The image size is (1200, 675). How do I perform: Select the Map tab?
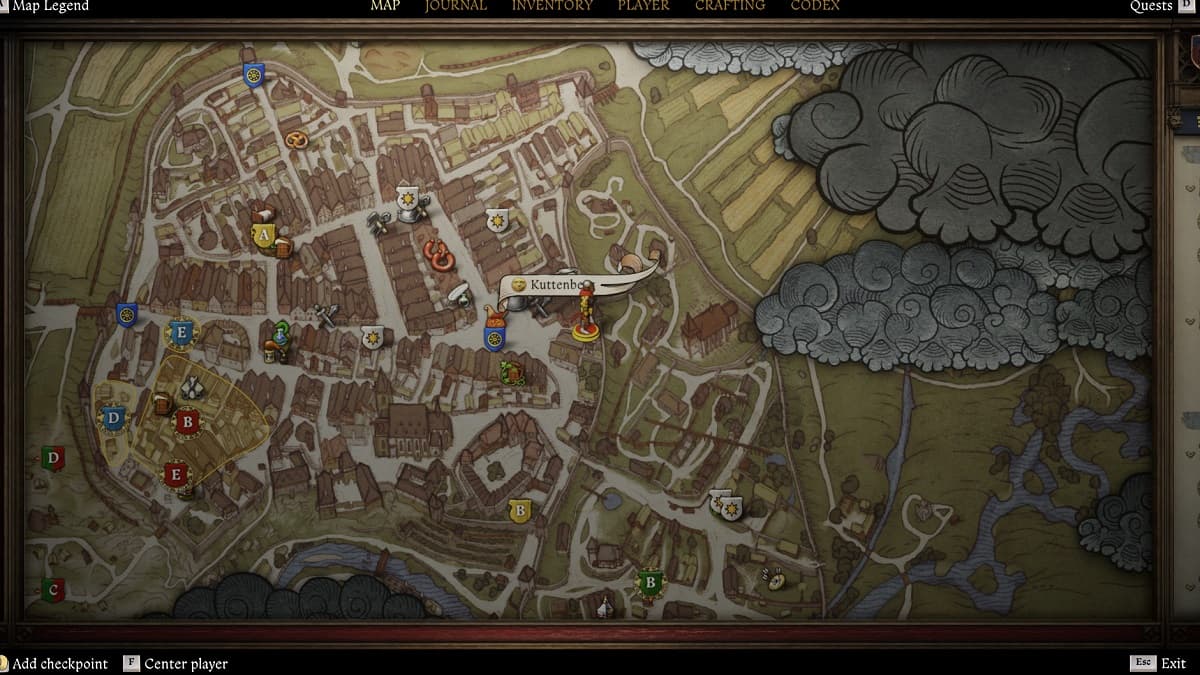[385, 6]
